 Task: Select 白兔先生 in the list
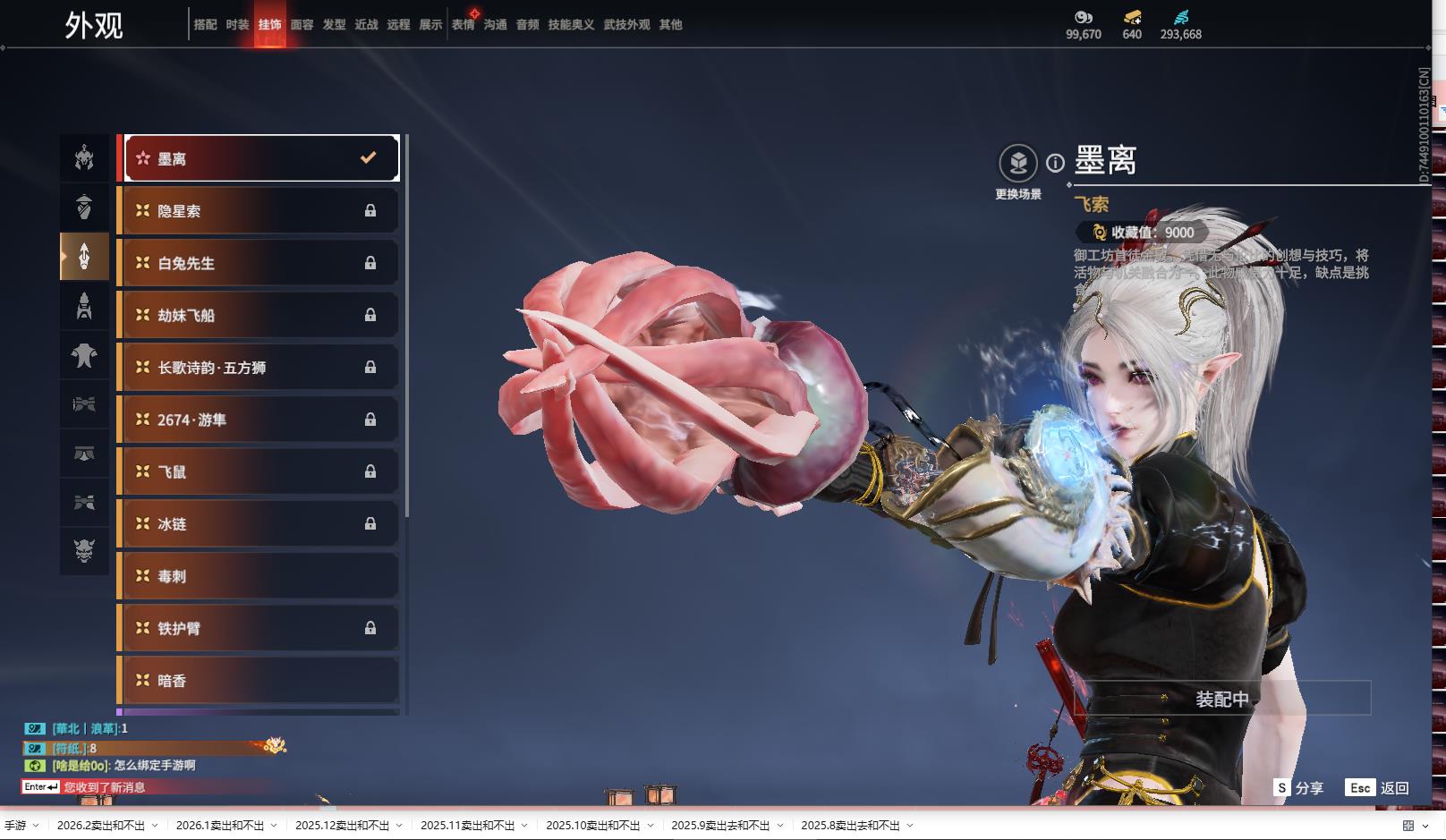(259, 263)
